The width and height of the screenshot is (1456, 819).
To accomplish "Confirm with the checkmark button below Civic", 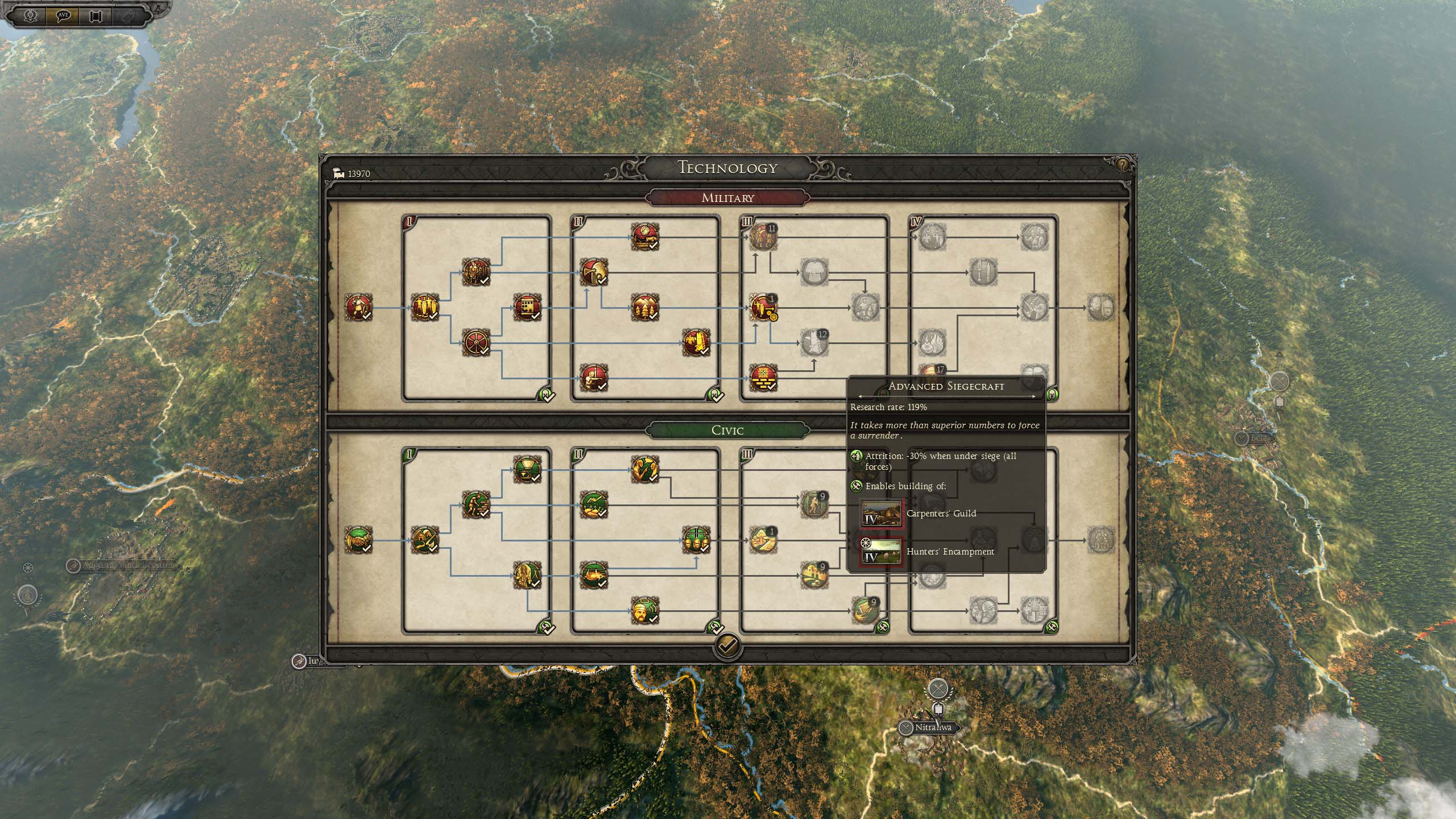I will [727, 645].
